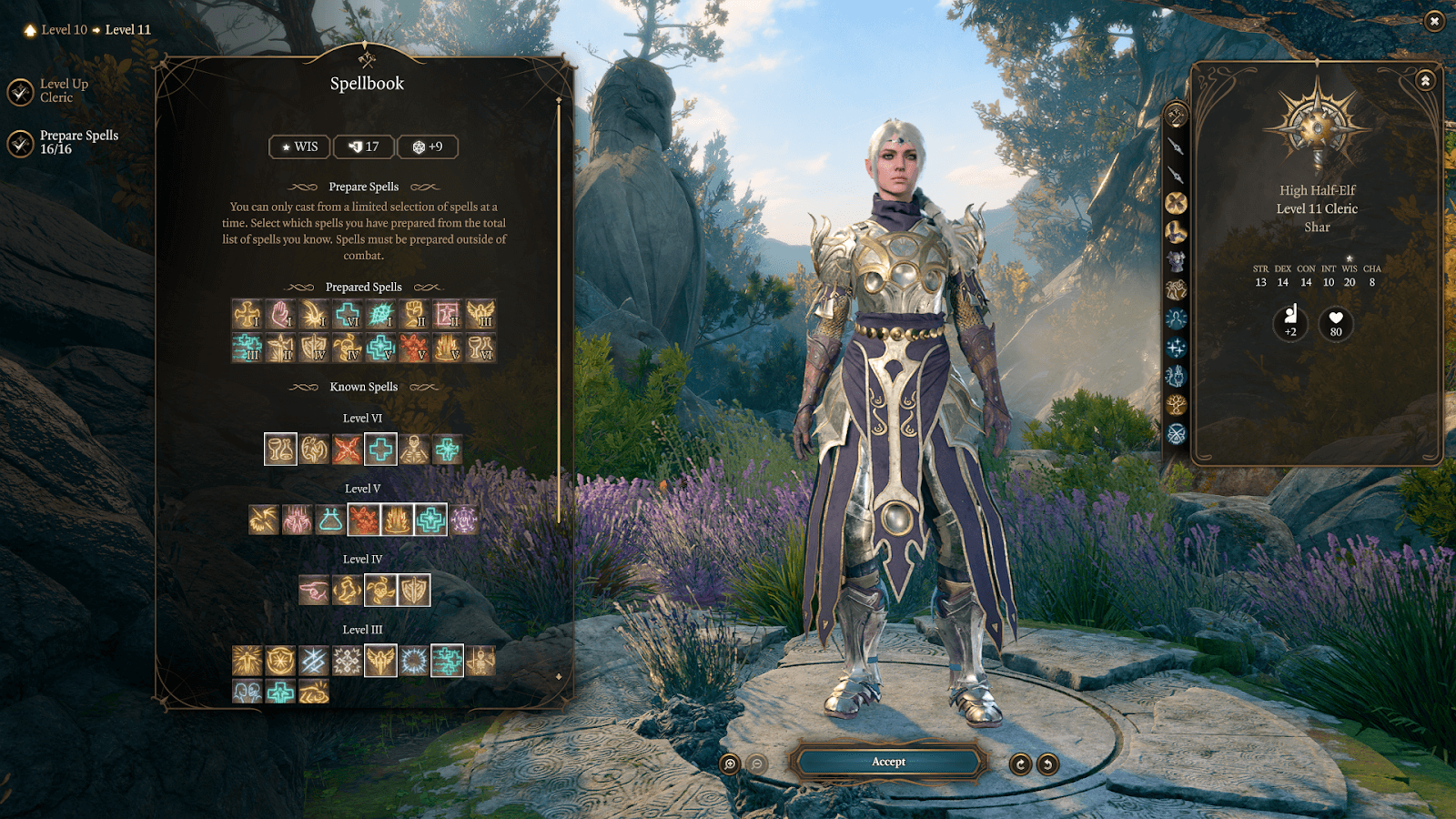The width and height of the screenshot is (1456, 819).
Task: Select the skeleton spell in Level VI
Action: coord(414,450)
